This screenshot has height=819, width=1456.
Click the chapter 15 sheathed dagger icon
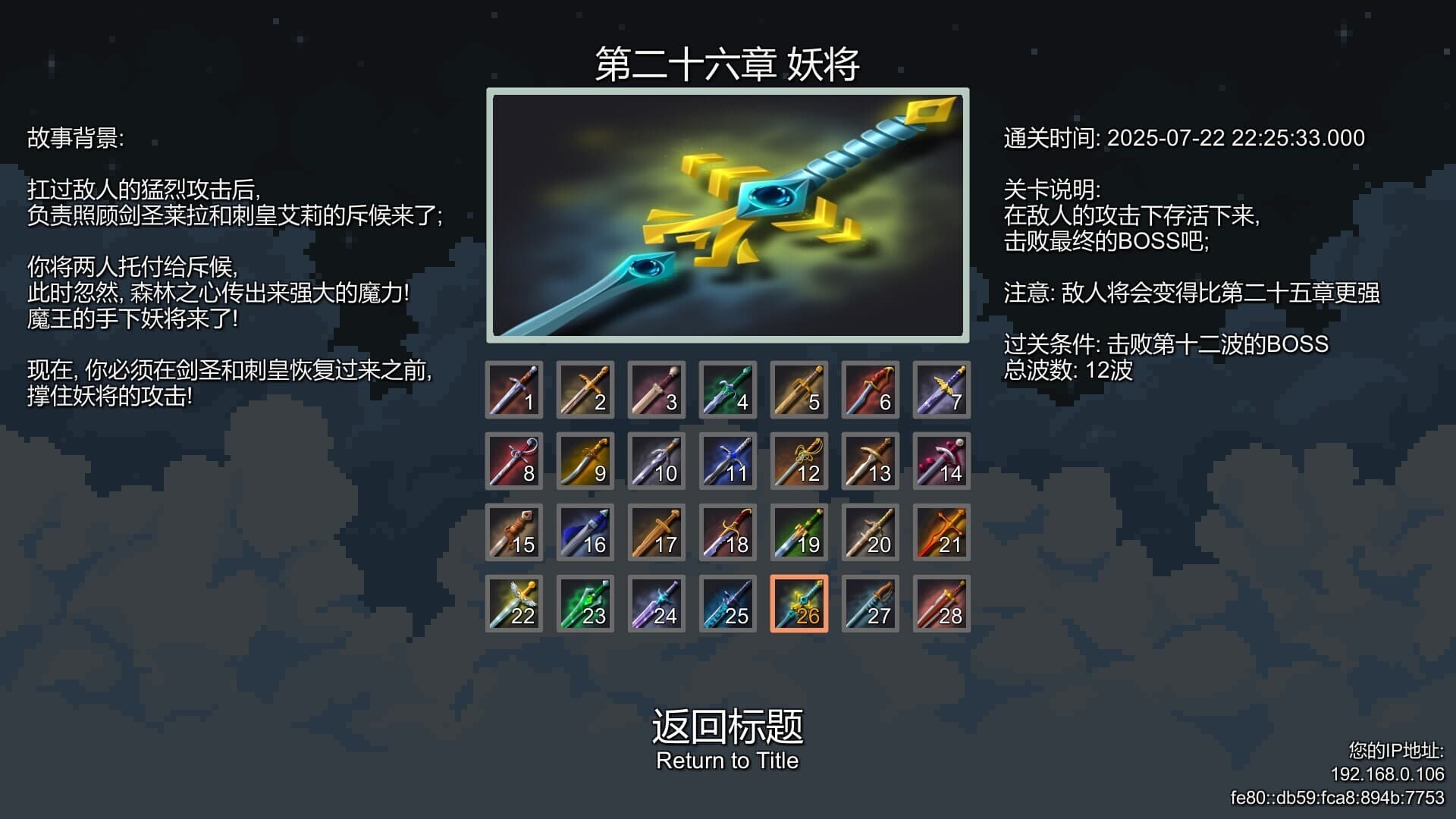(514, 532)
